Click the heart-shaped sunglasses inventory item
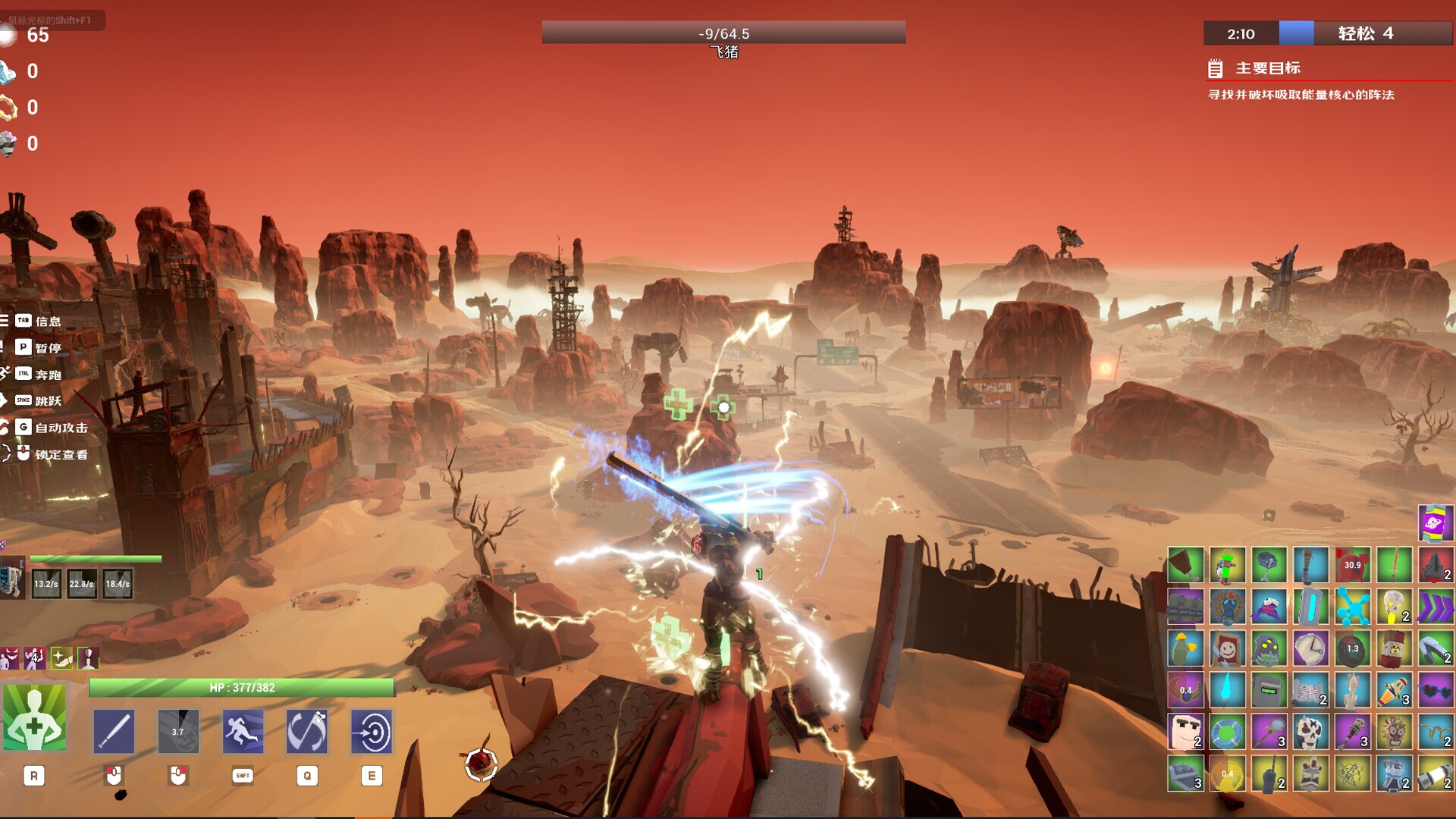Viewport: 1456px width, 819px height. coord(1436,690)
